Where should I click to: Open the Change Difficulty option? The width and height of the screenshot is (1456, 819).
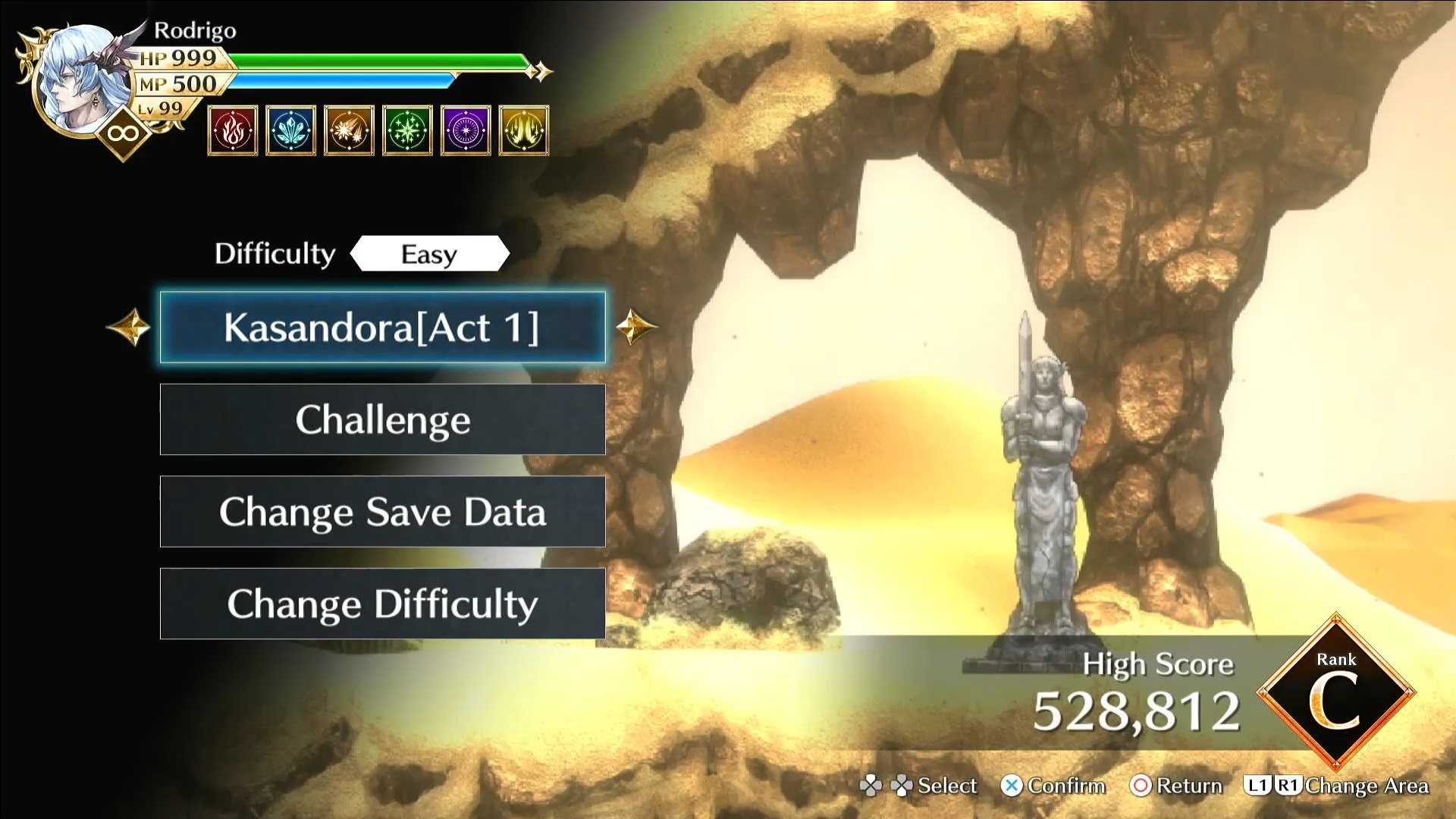pyautogui.click(x=382, y=604)
